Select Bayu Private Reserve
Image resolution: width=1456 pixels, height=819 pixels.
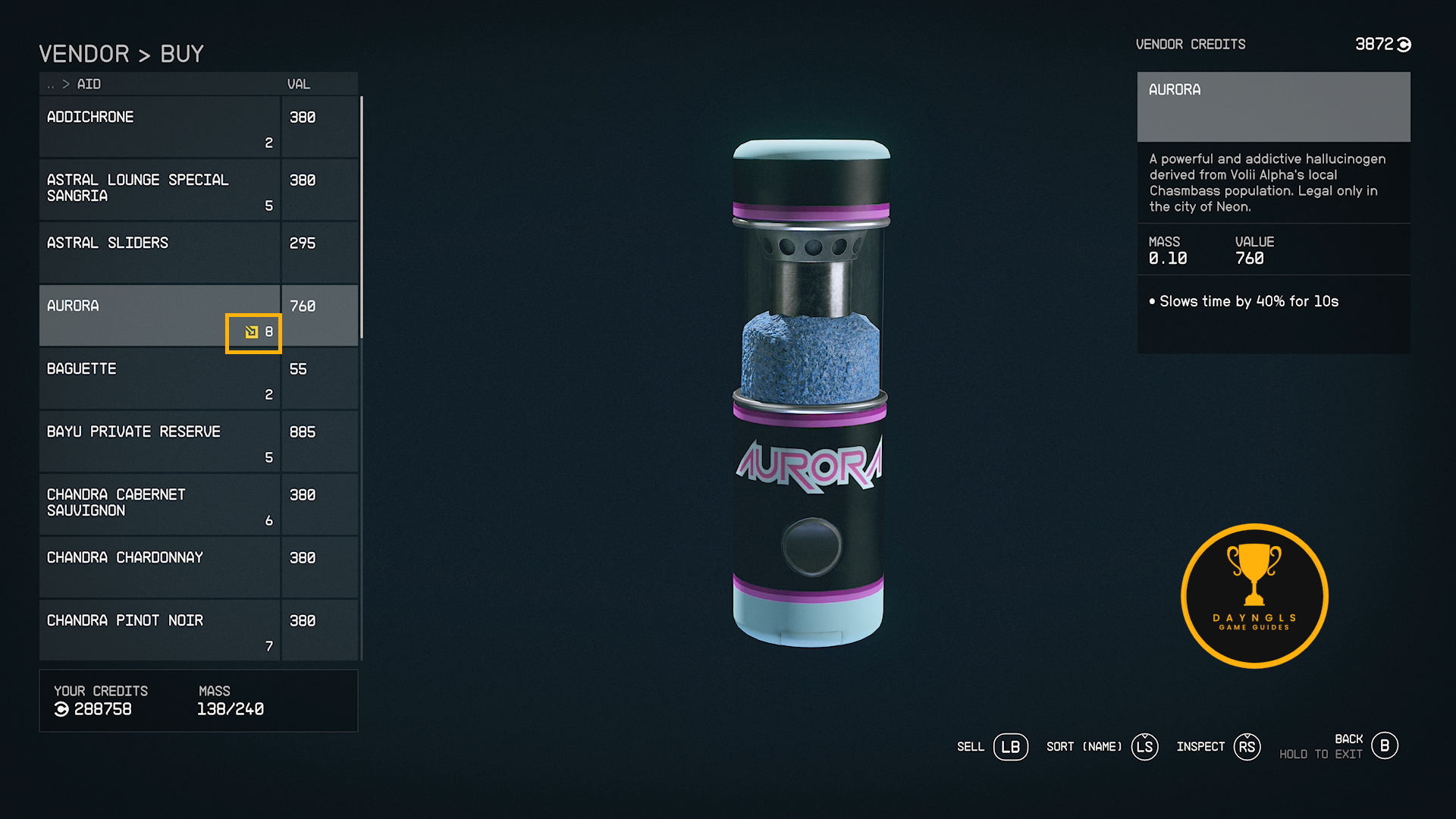[159, 441]
